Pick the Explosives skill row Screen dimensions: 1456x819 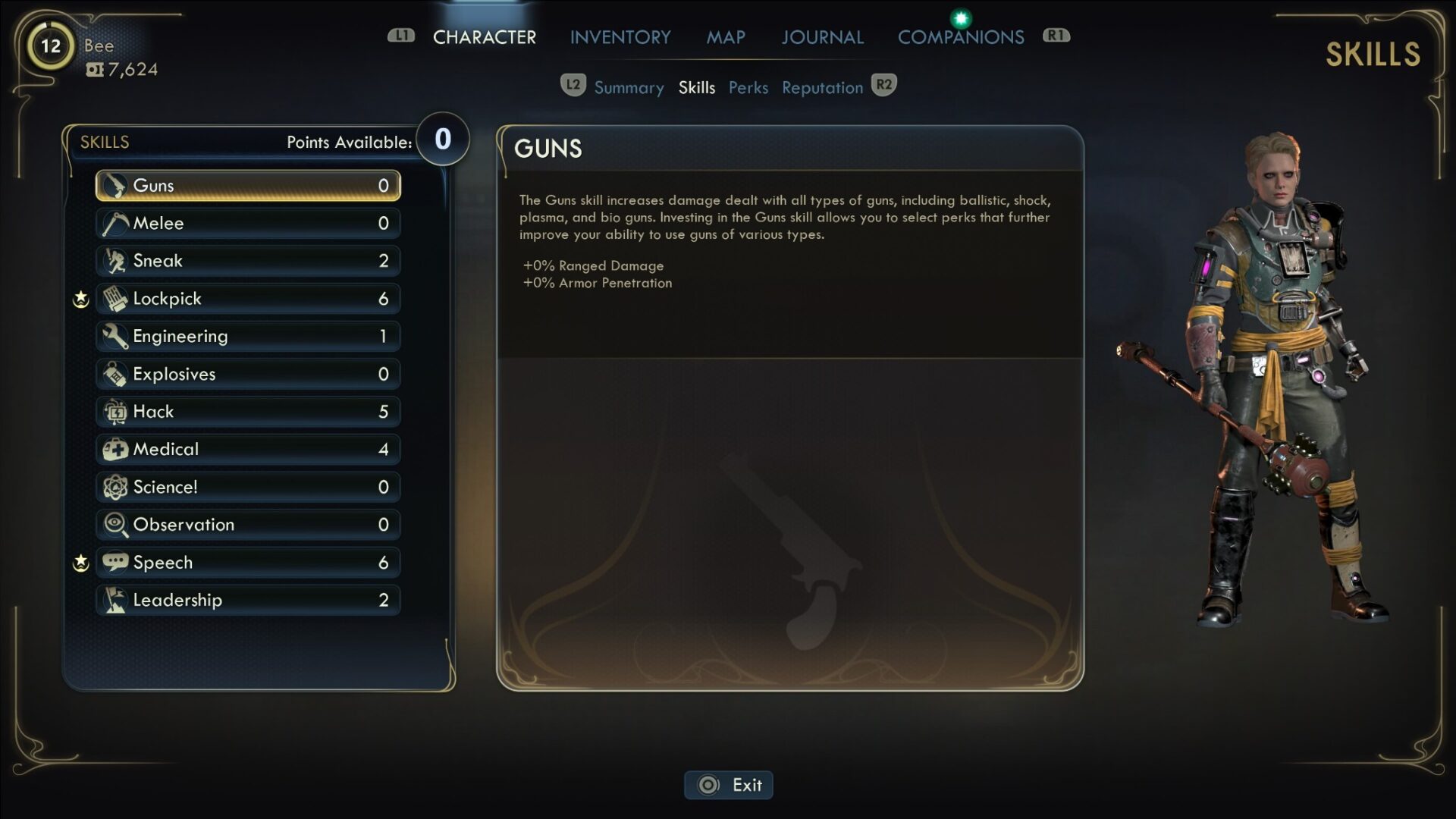[x=248, y=374]
